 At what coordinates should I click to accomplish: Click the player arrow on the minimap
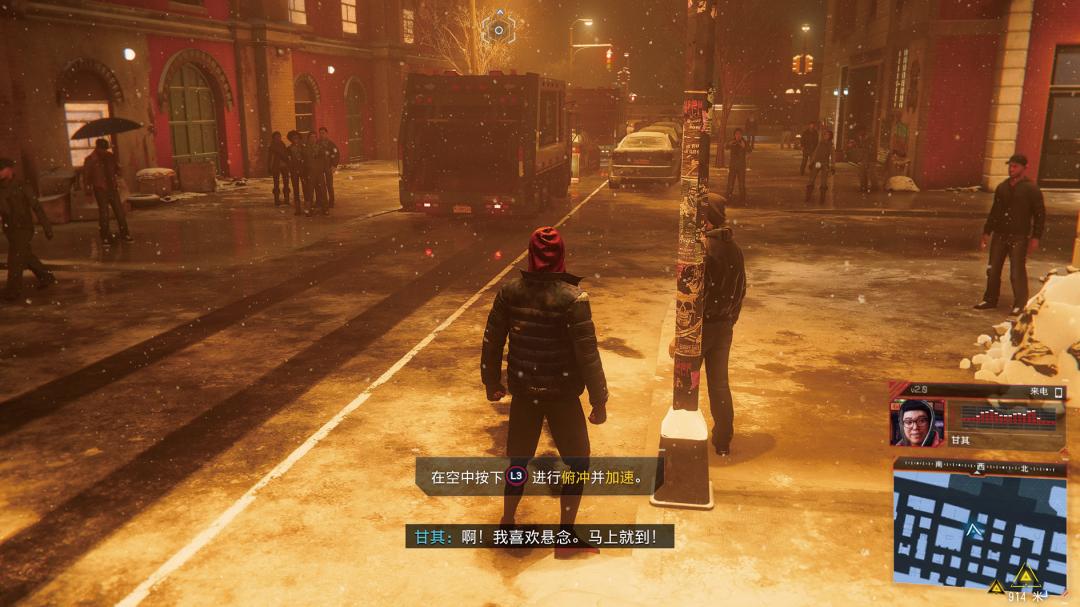pos(974,530)
